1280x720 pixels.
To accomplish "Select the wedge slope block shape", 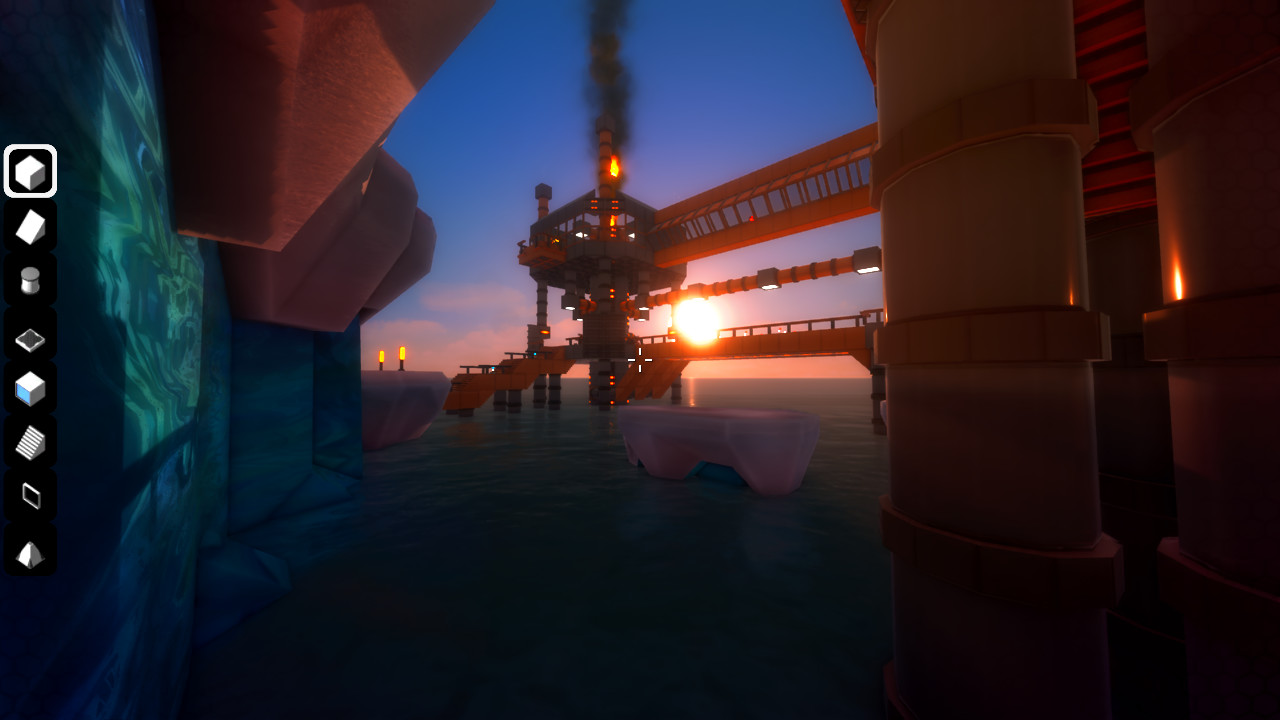I will [x=30, y=227].
